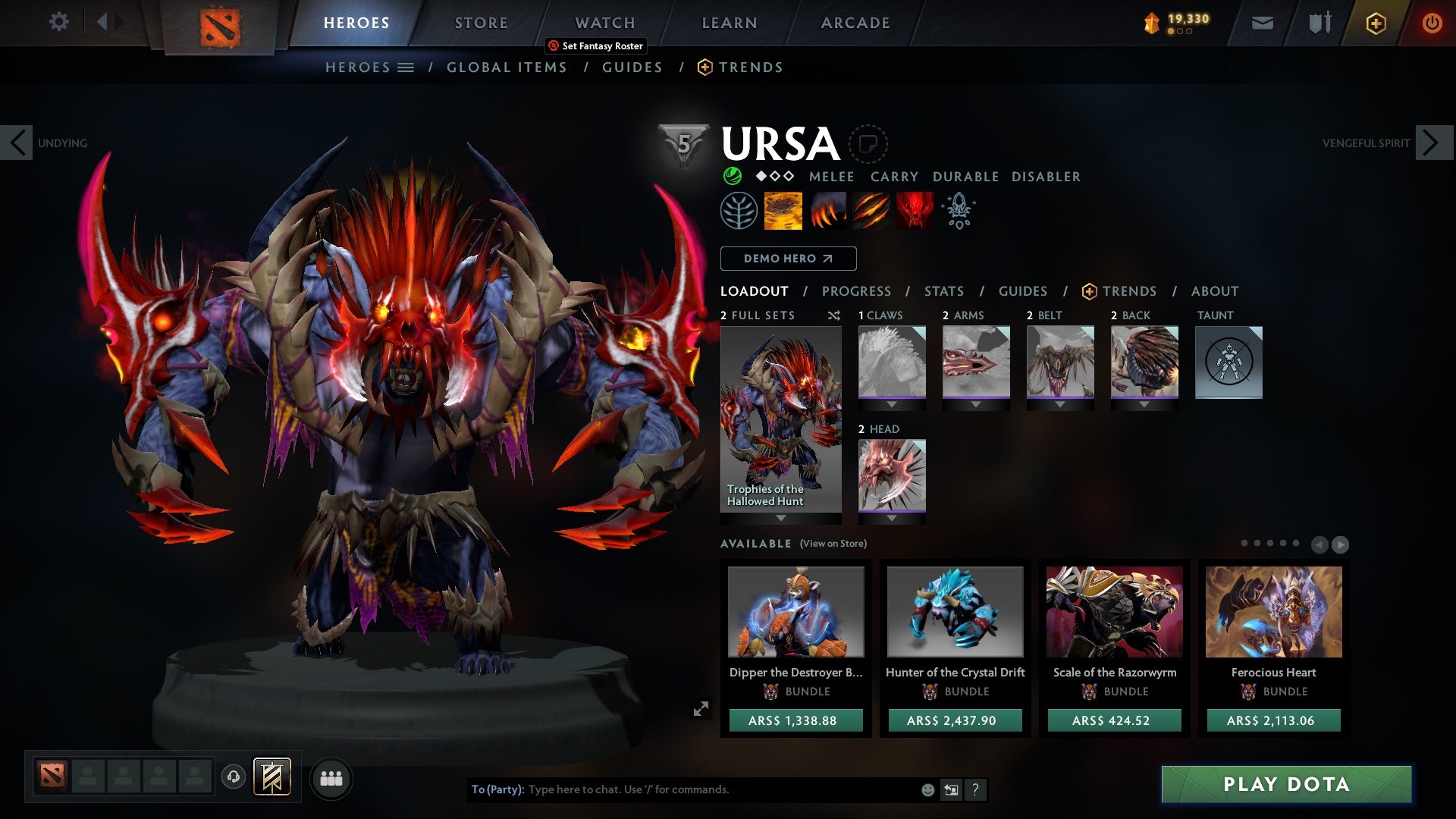Image resolution: width=1456 pixels, height=819 pixels.
Task: Enable voice chat microphone toggle
Action: pyautogui.click(x=232, y=778)
